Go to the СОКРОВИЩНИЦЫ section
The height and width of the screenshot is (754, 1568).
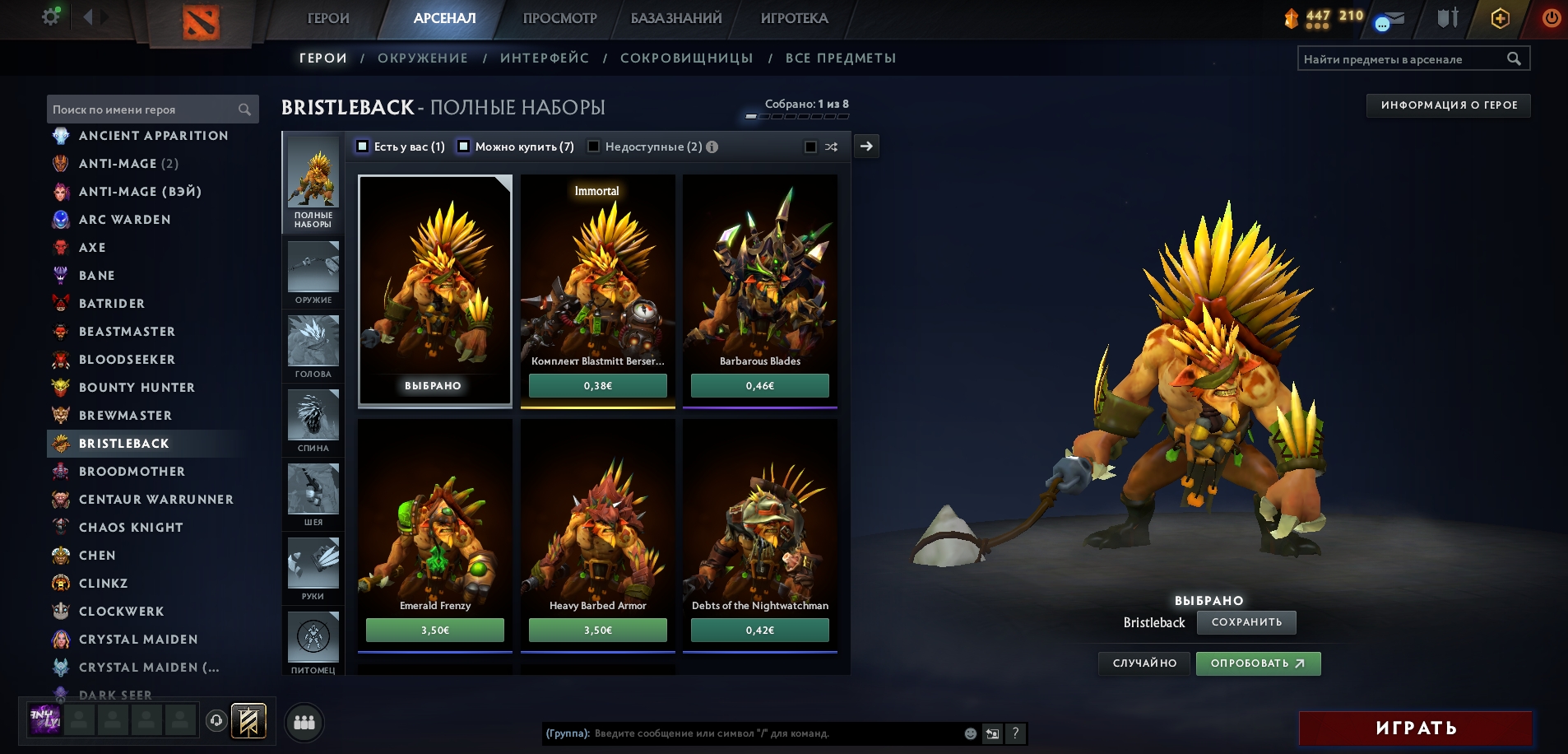[x=686, y=58]
